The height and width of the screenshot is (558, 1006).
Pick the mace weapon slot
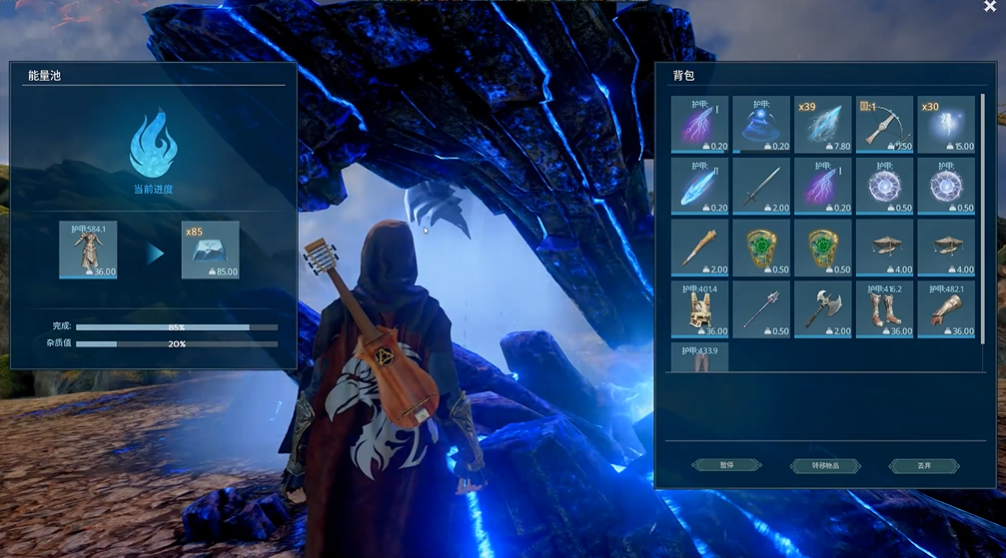tap(761, 309)
